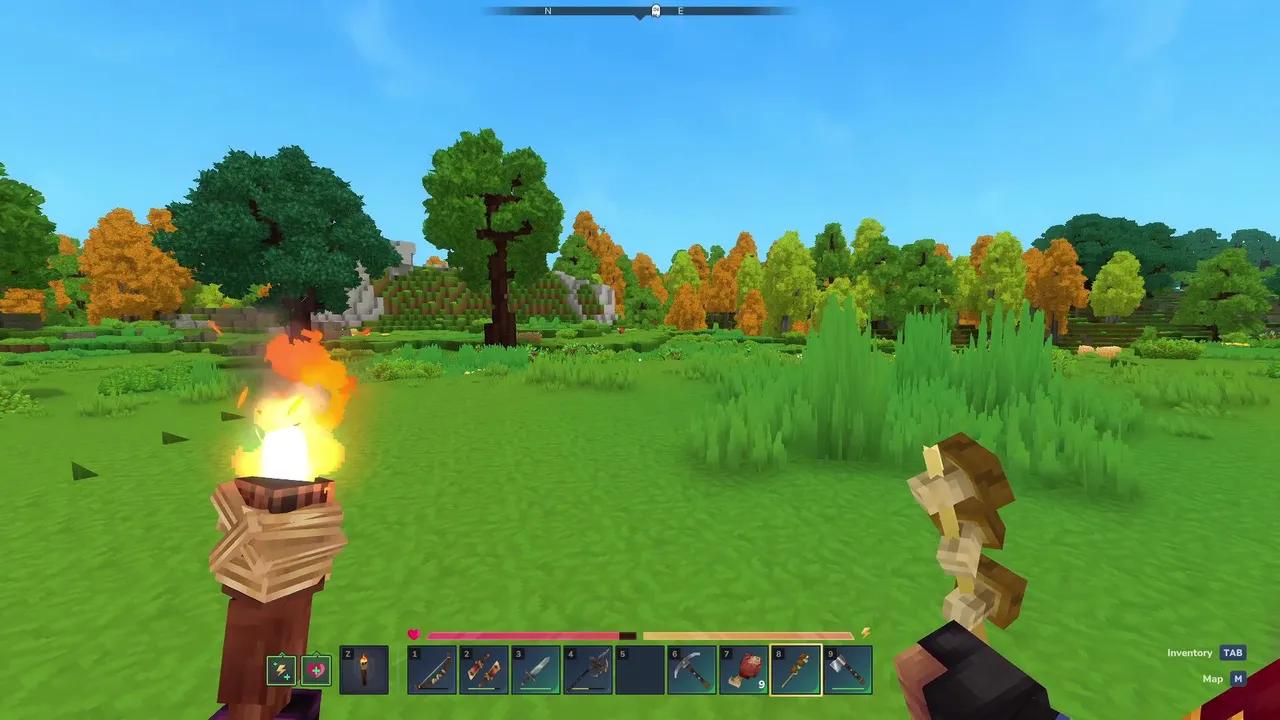Click the N marker on the compass
Image resolution: width=1280 pixels, height=720 pixels.
pyautogui.click(x=547, y=10)
